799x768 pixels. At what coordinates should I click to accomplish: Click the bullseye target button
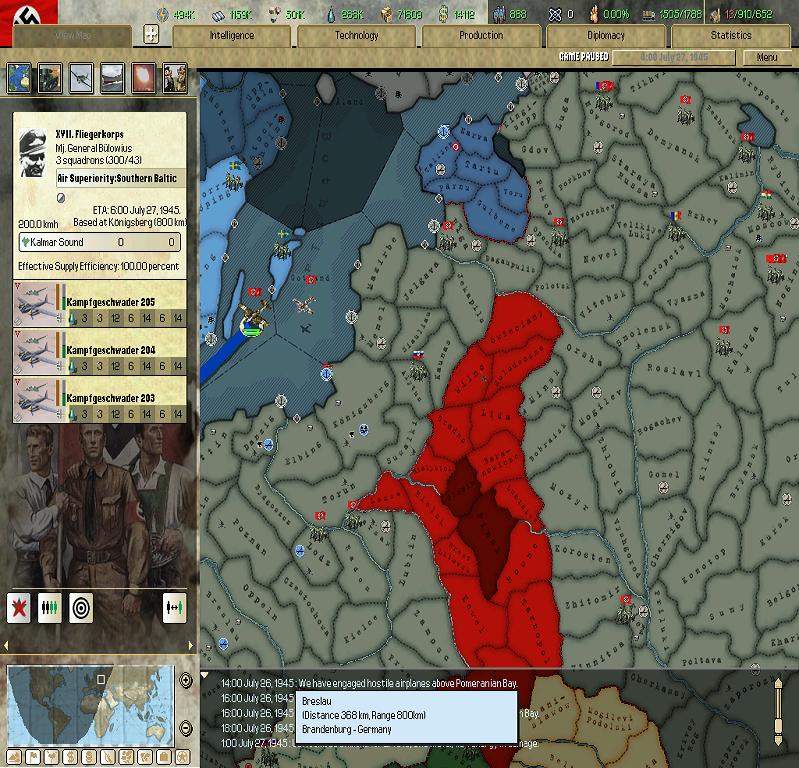click(81, 607)
